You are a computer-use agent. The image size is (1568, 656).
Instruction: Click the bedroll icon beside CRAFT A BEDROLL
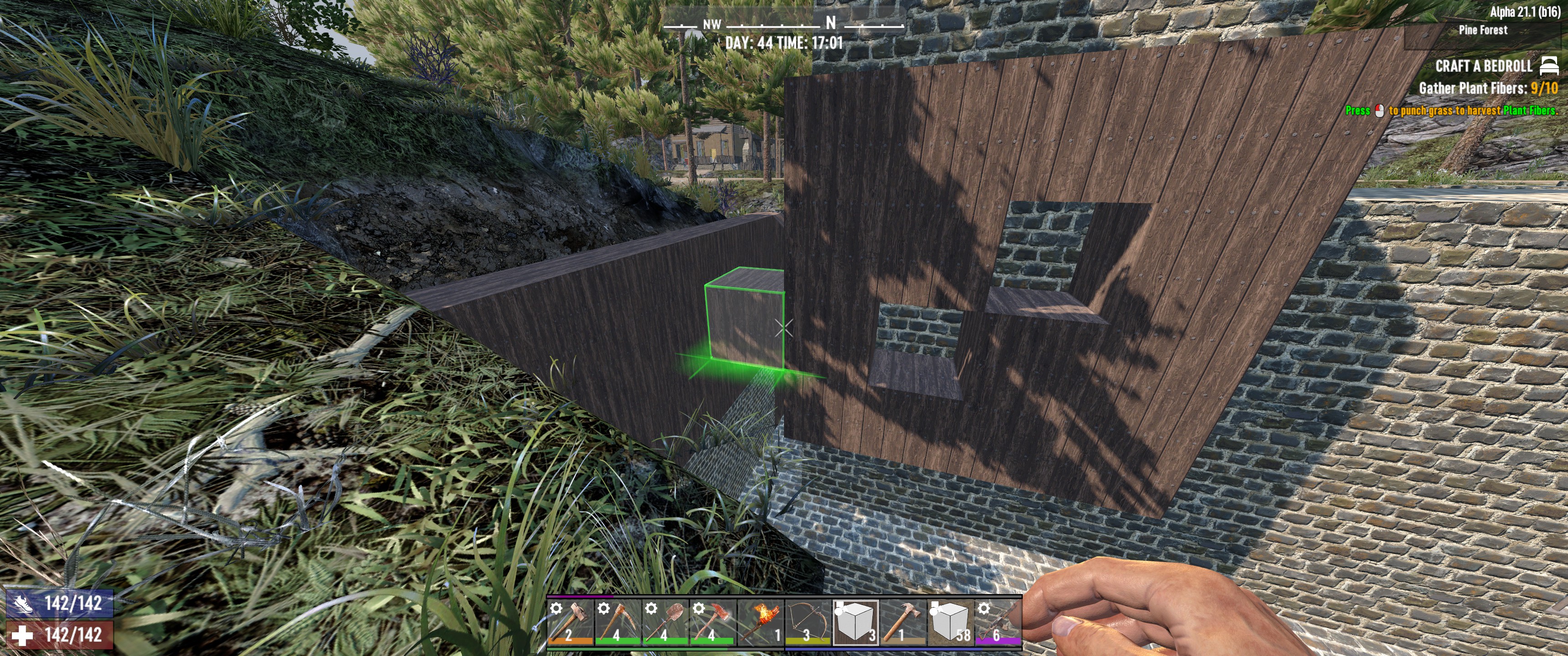pos(1549,66)
